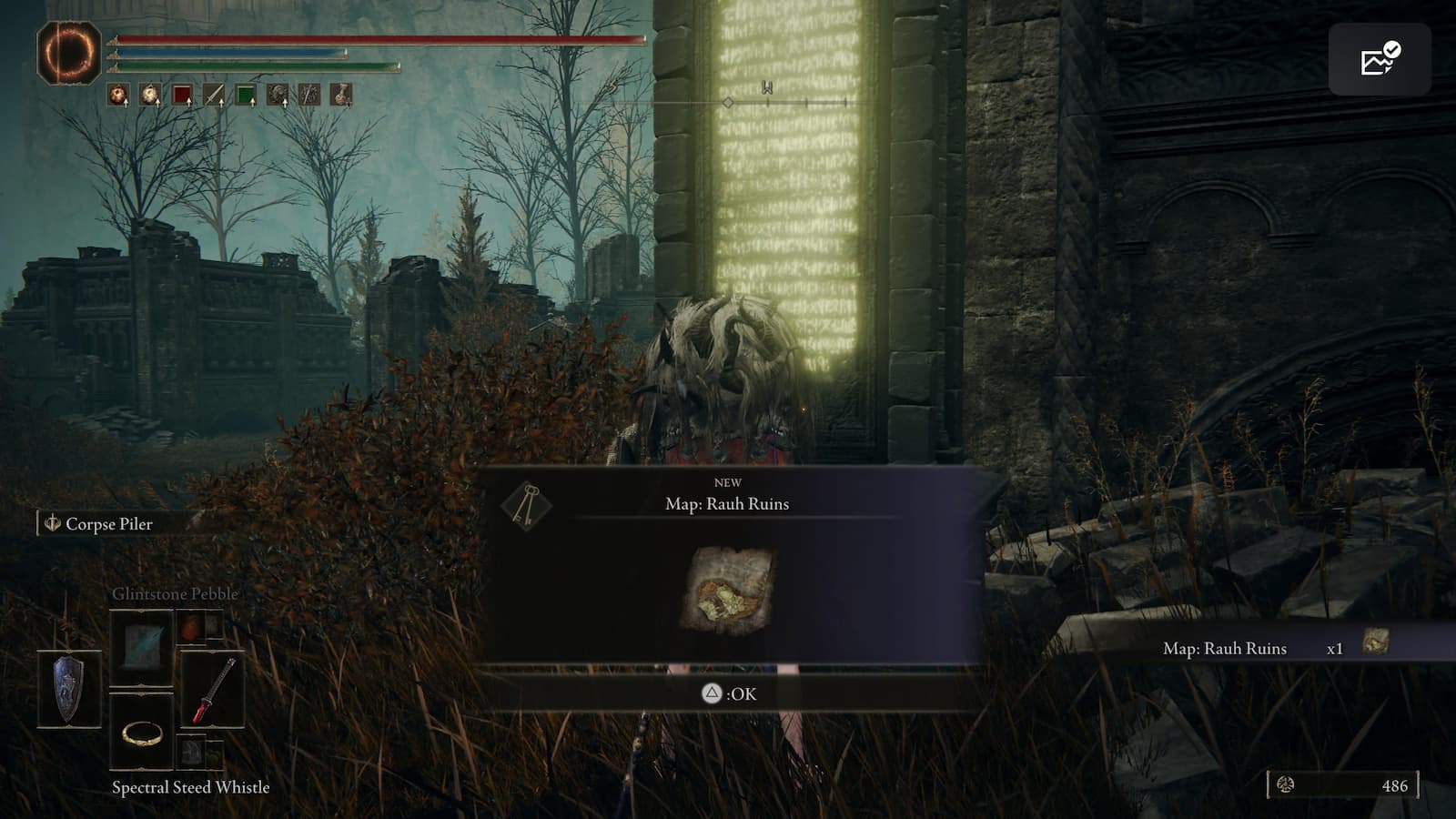The image size is (1456, 819).
Task: Click the crossed keys item category icon
Action: [526, 503]
